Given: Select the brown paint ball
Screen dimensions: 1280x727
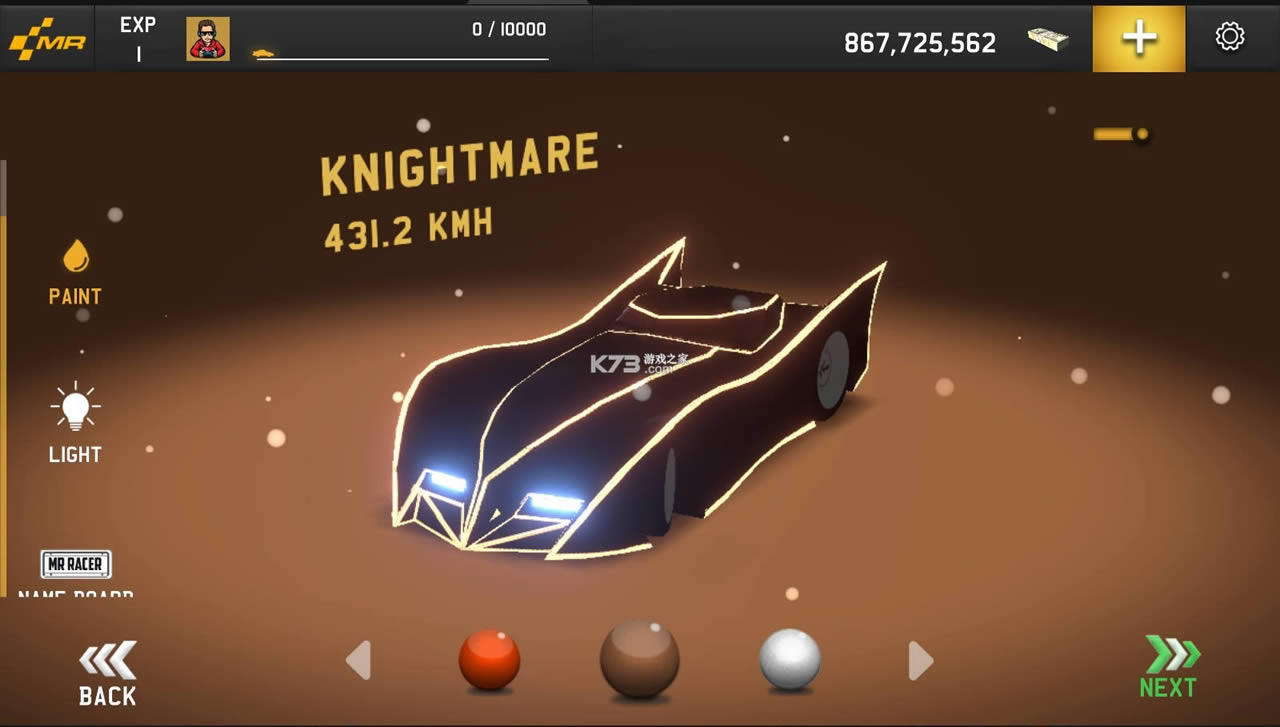Looking at the screenshot, I should [640, 661].
